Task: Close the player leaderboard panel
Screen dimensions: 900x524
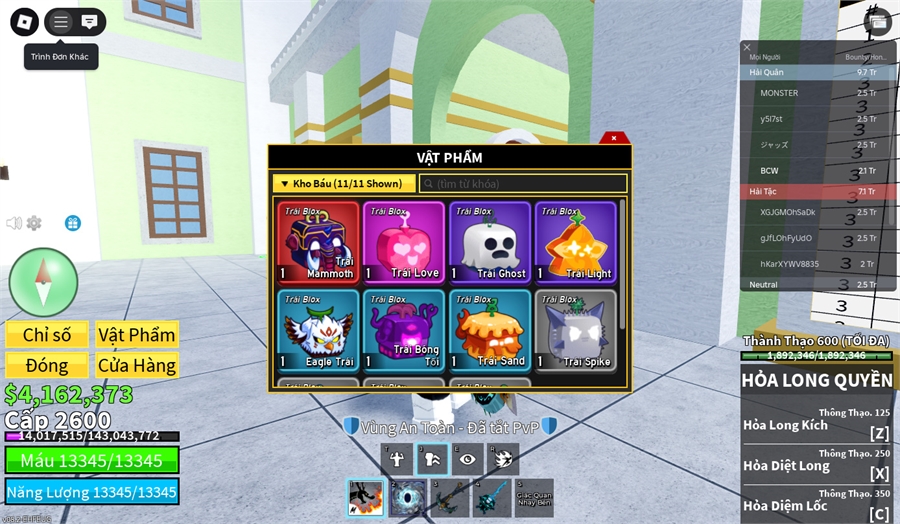Action: point(746,47)
